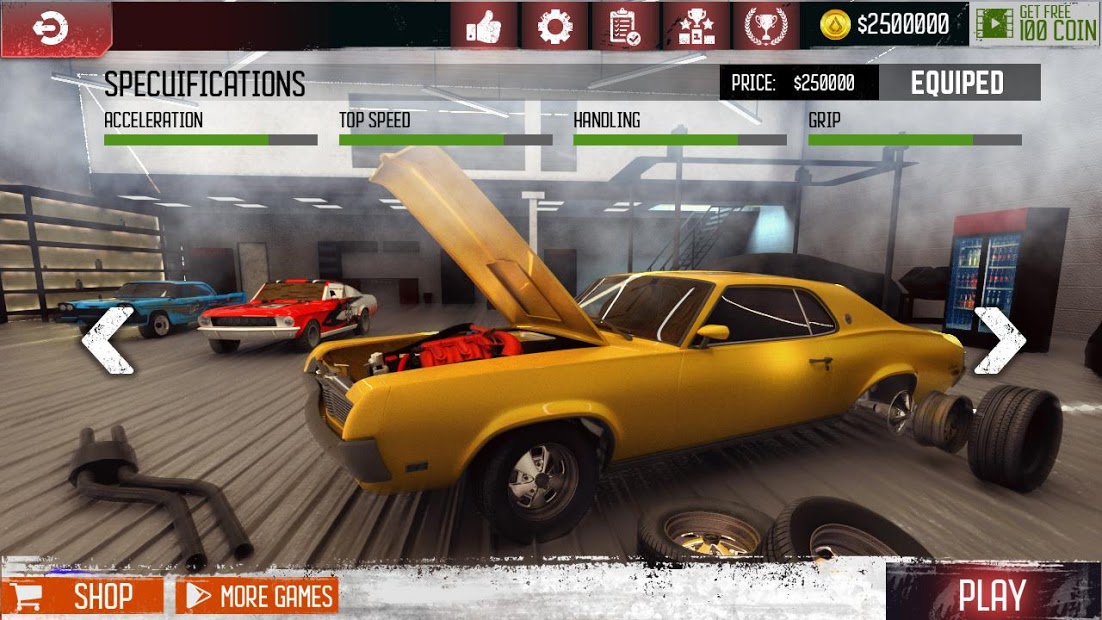Open the Shop
This screenshot has width=1102, height=620.
[x=83, y=597]
